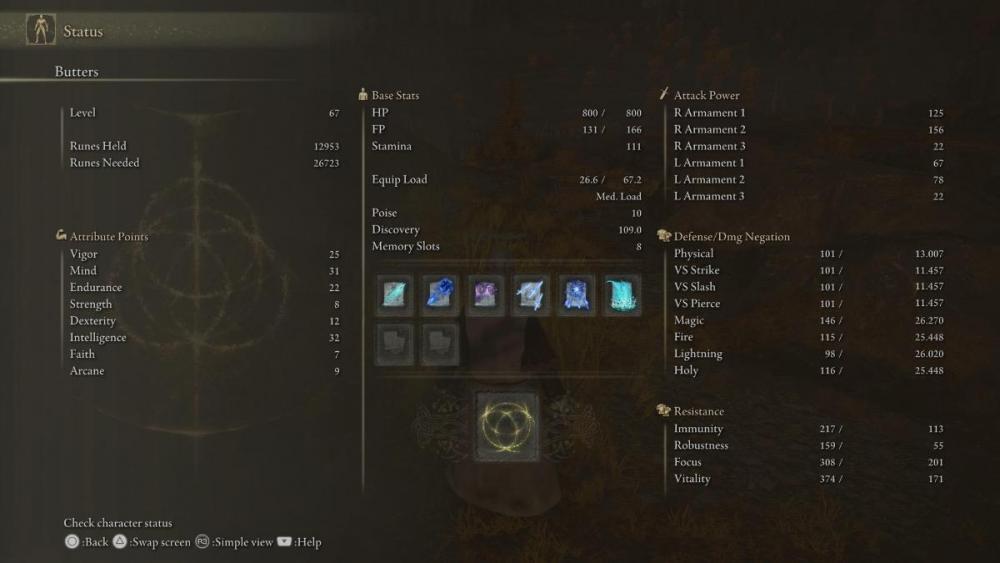1000x563 pixels.
Task: Inspect the golden Great Rune icon
Action: 507,426
